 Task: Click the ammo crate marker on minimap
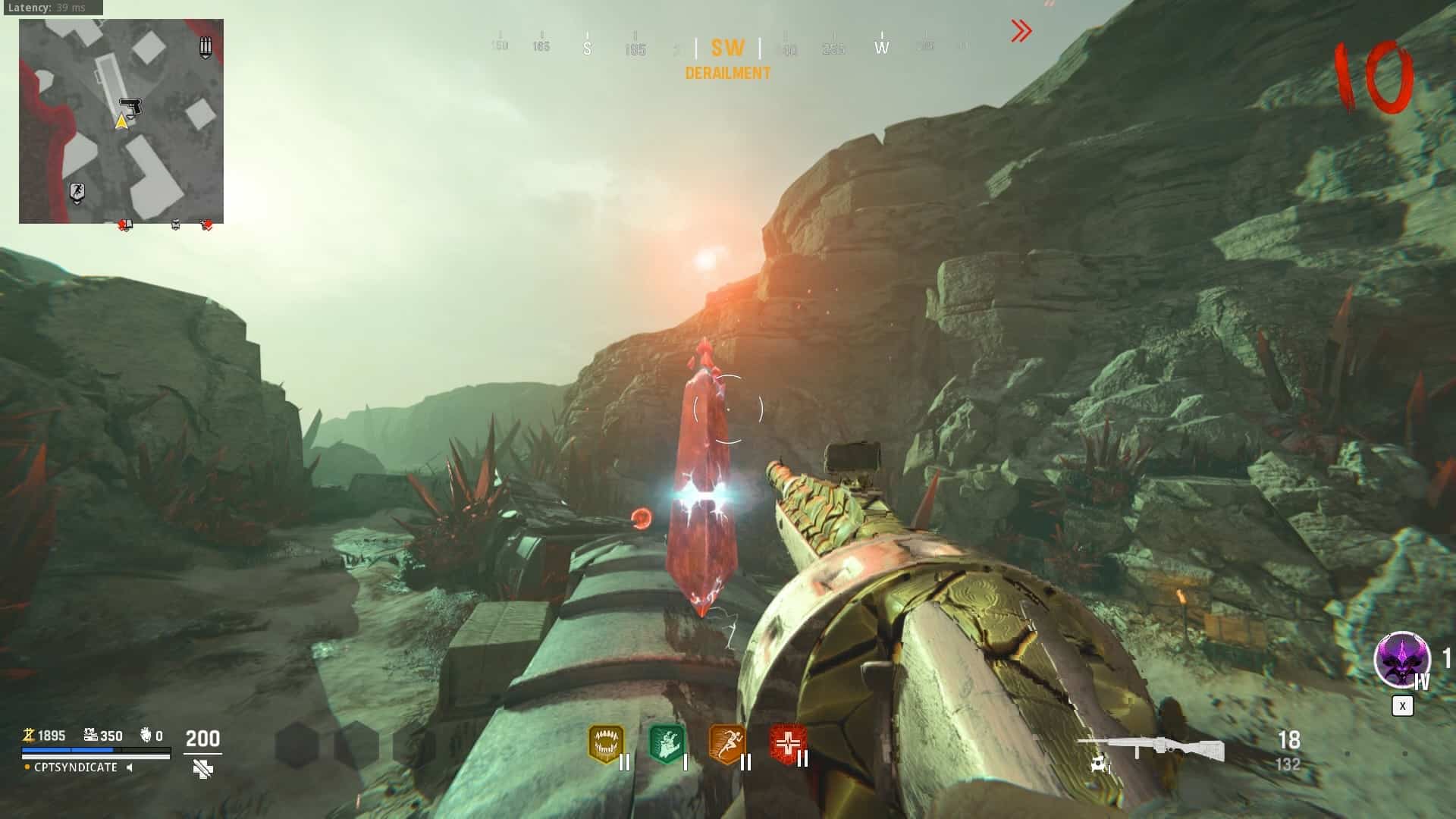tap(205, 47)
